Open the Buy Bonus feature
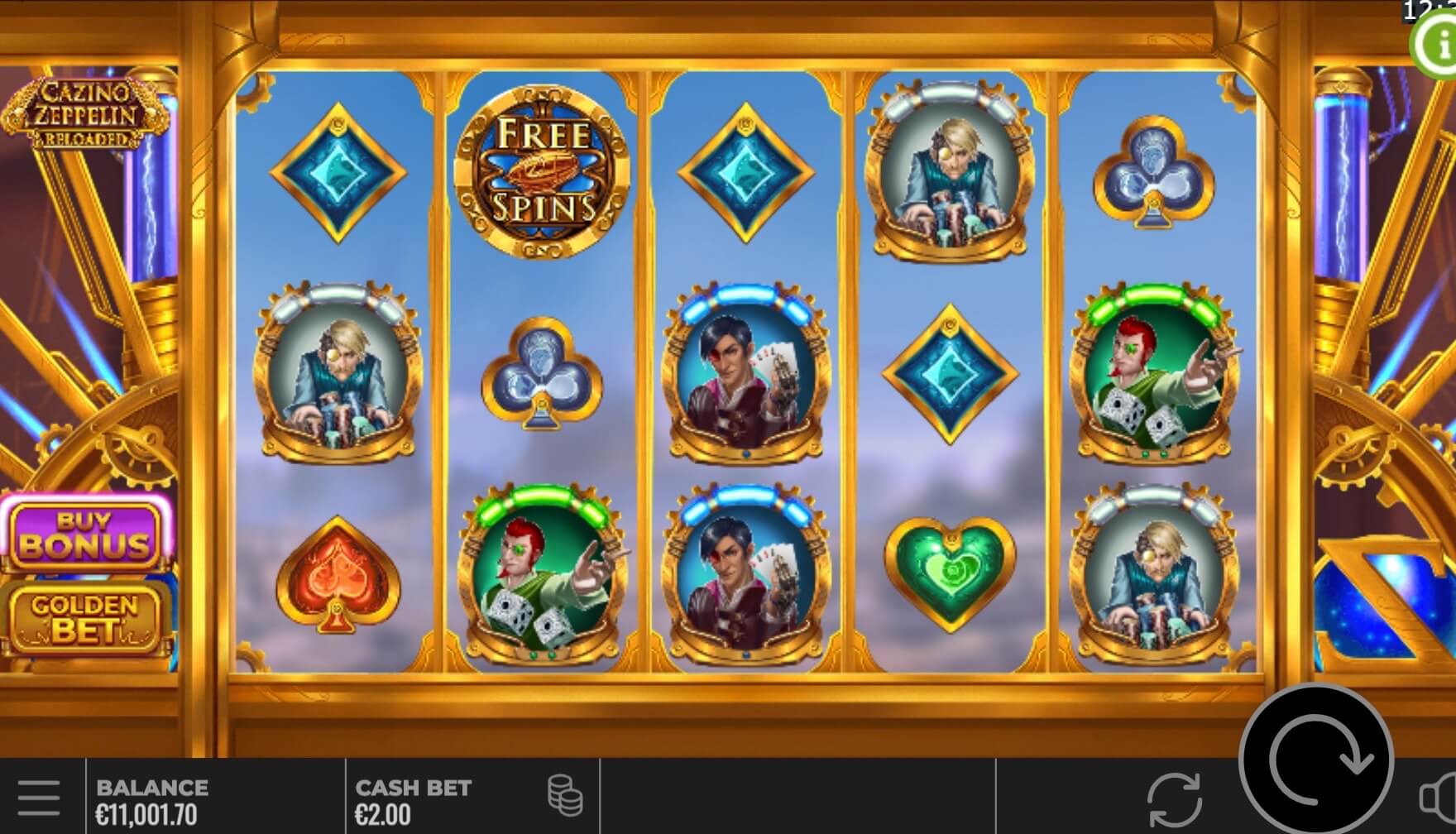 86,534
